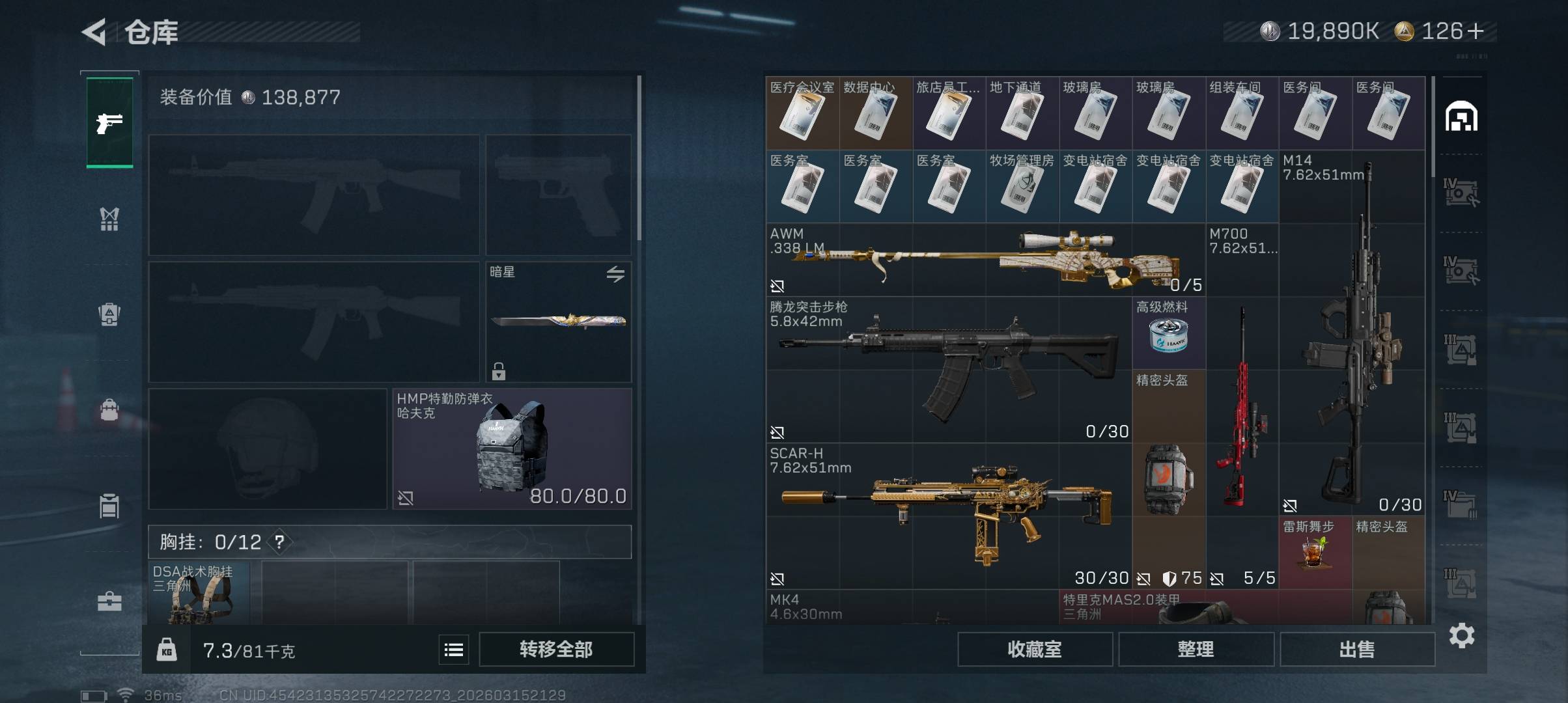
Task: Select the 暗星 knife slot
Action: 559,322
